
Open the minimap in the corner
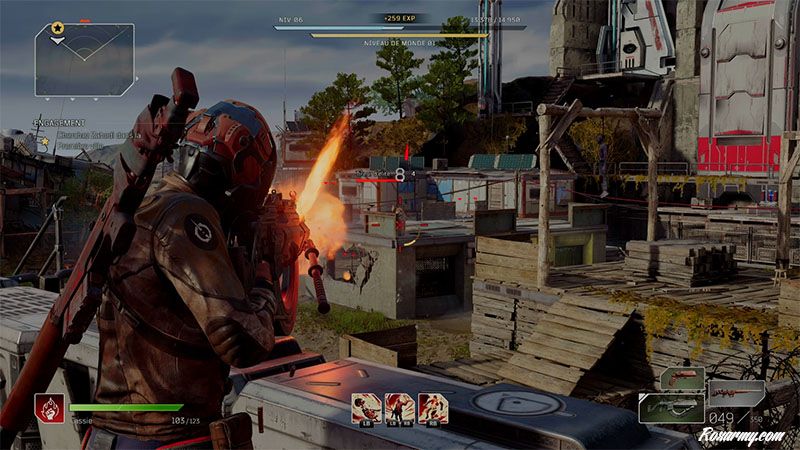point(84,59)
